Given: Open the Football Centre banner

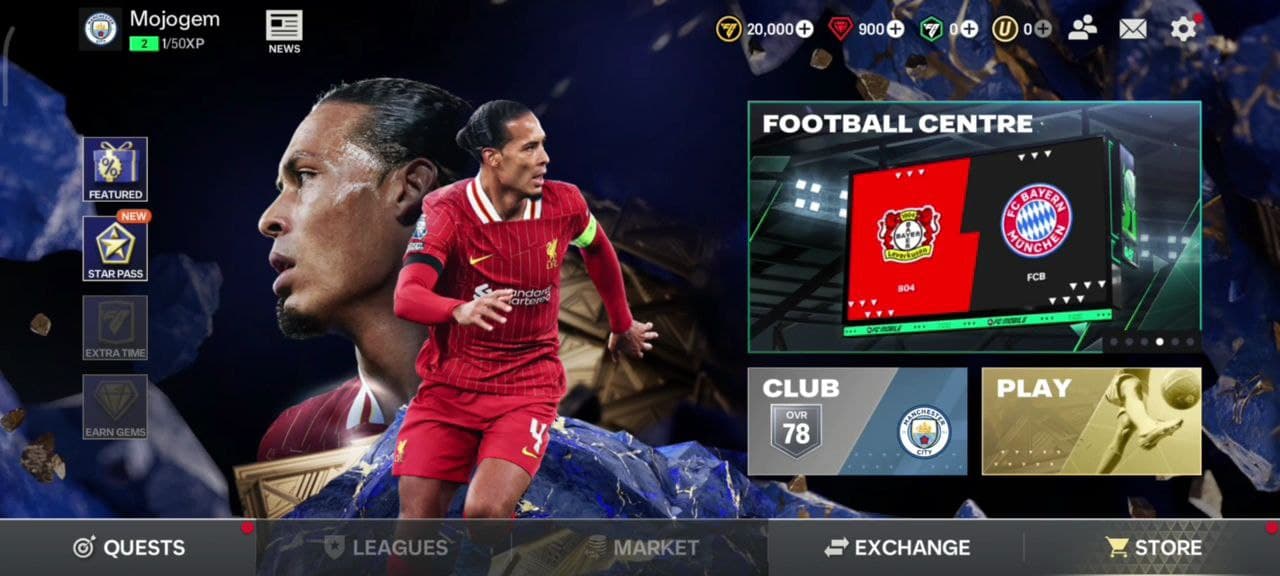Looking at the screenshot, I should [974, 226].
